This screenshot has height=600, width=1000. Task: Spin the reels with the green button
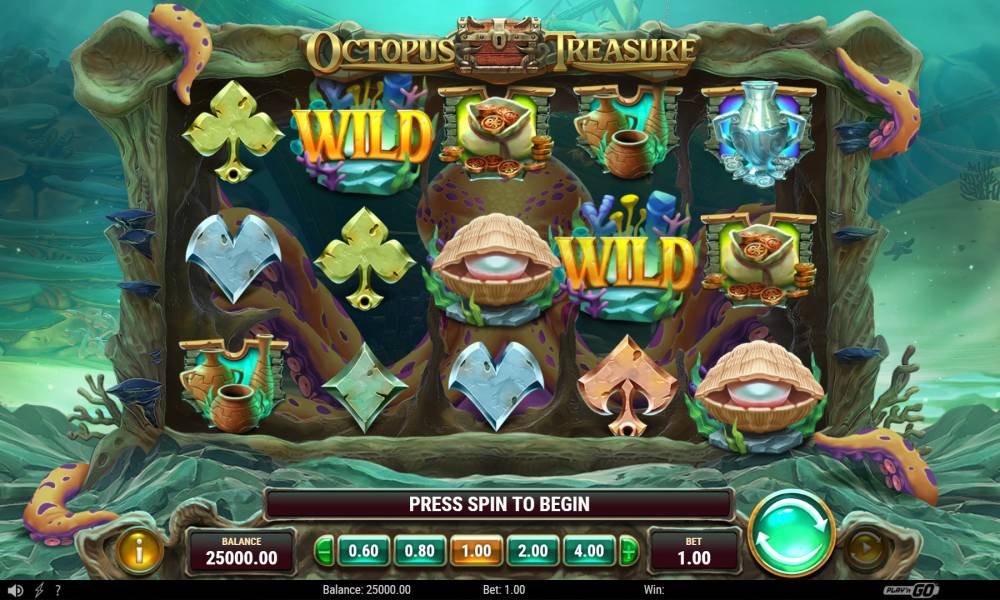(x=791, y=532)
